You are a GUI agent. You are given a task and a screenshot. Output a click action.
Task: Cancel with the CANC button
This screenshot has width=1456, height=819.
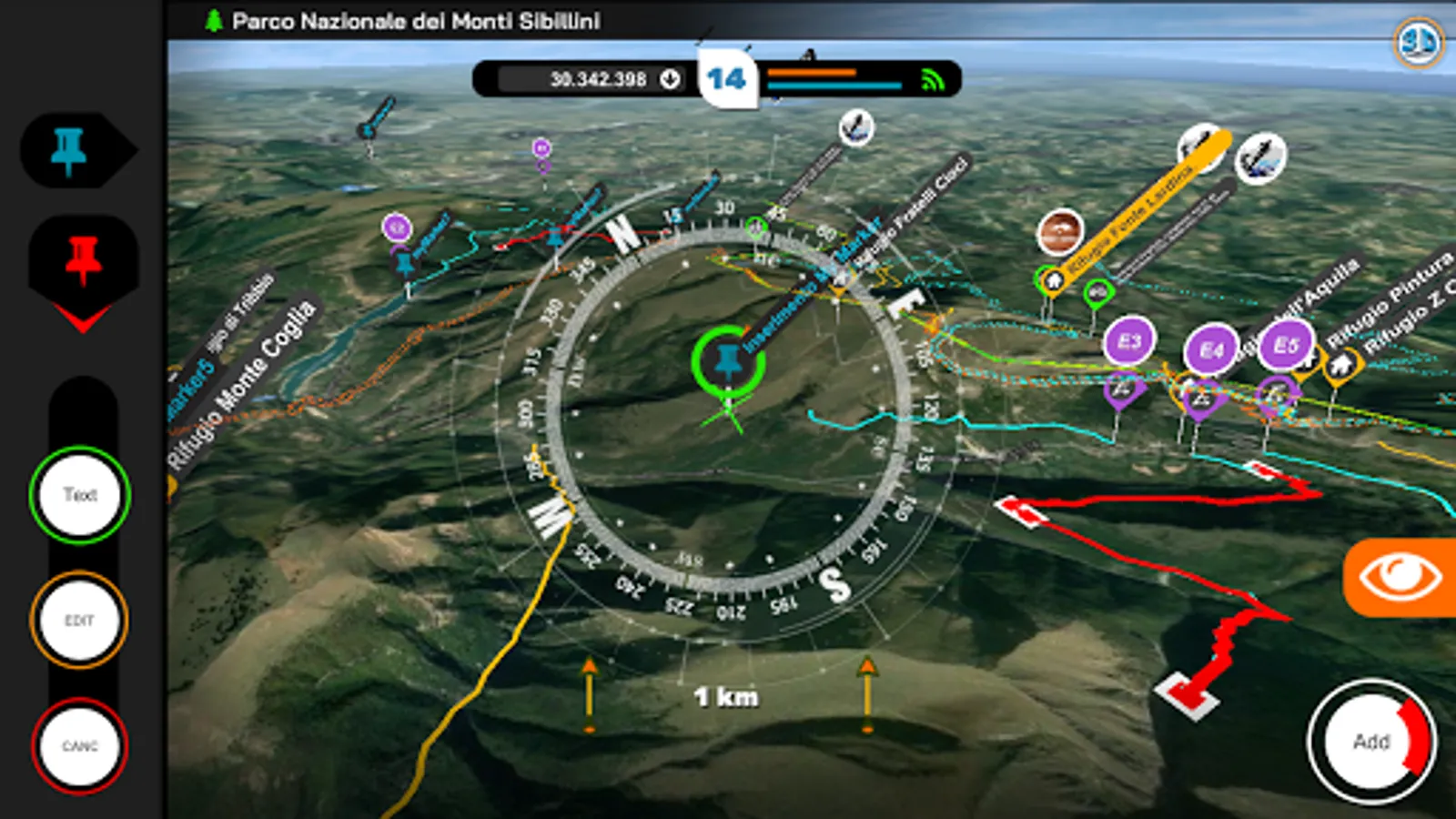pyautogui.click(x=80, y=746)
